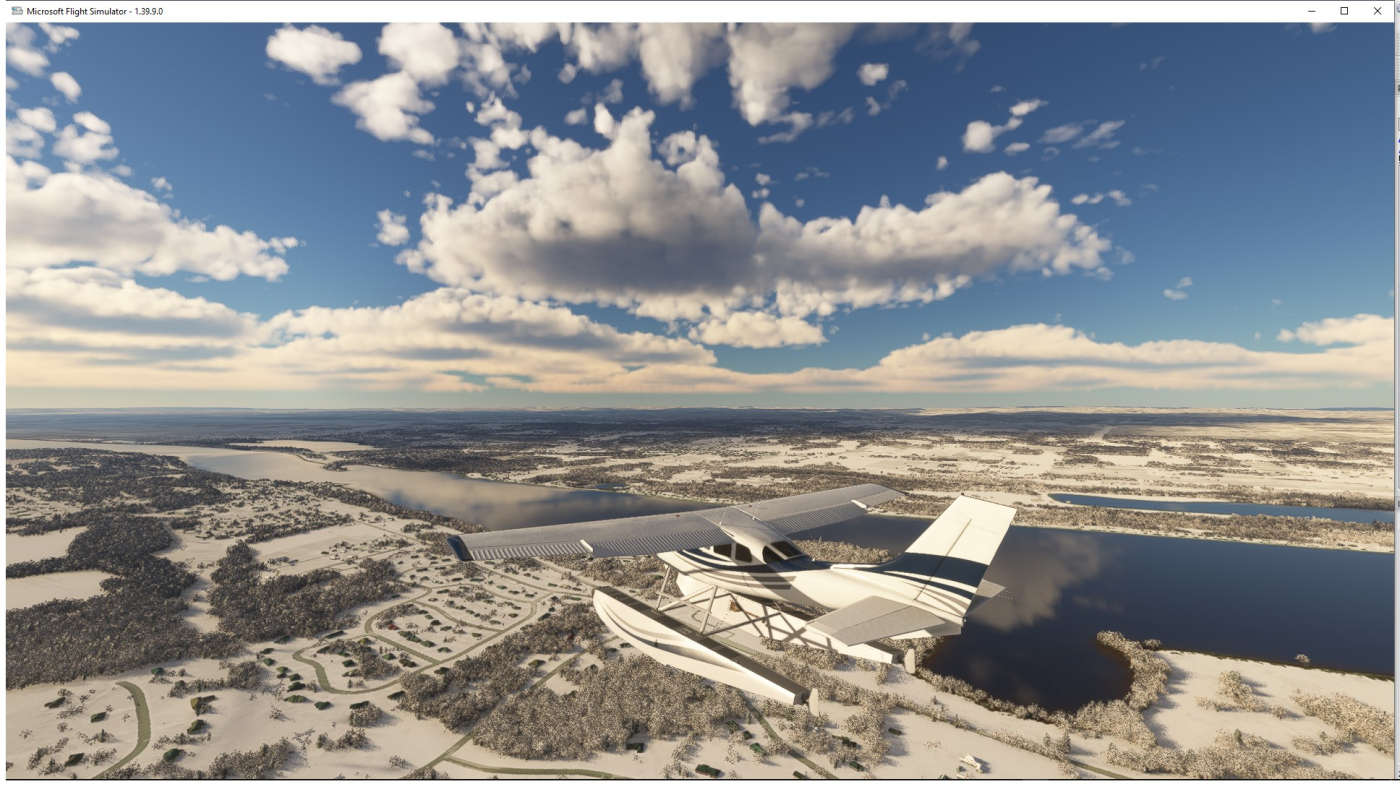Close the Microsoft Flight Simulator window
The width and height of the screenshot is (1400, 792).
[1377, 11]
